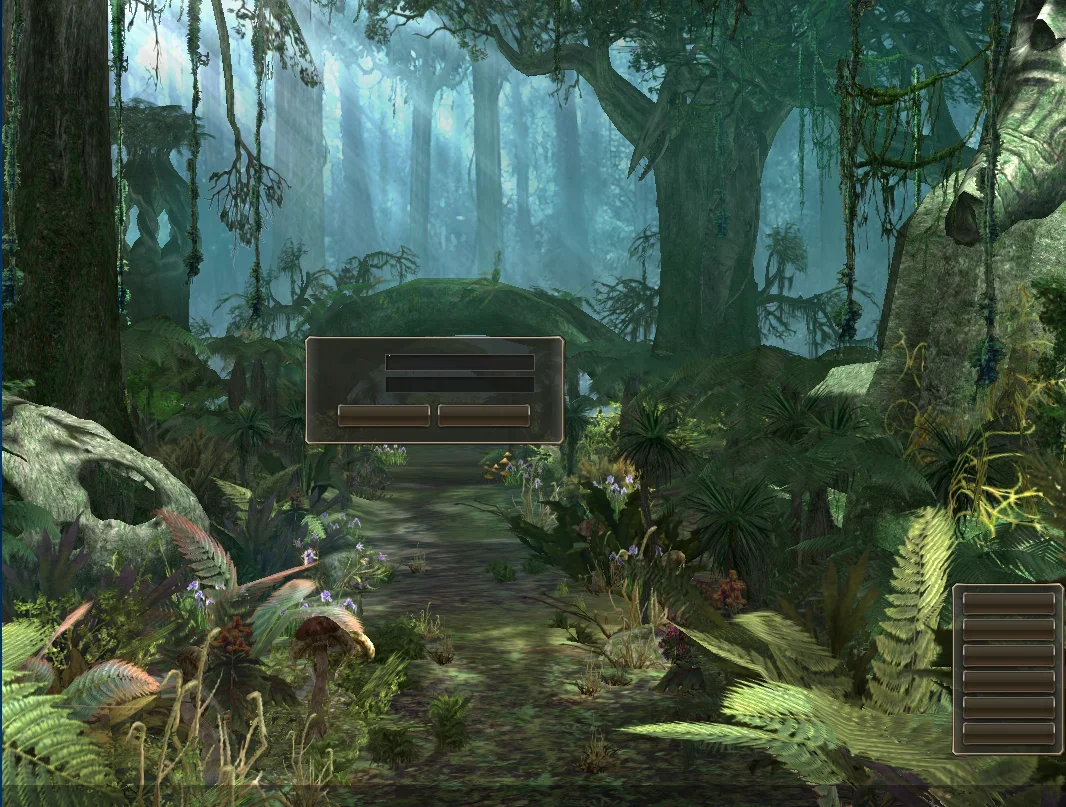1066x807 pixels.
Task: Focus the lower text field in the login box
Action: pyautogui.click(x=460, y=384)
